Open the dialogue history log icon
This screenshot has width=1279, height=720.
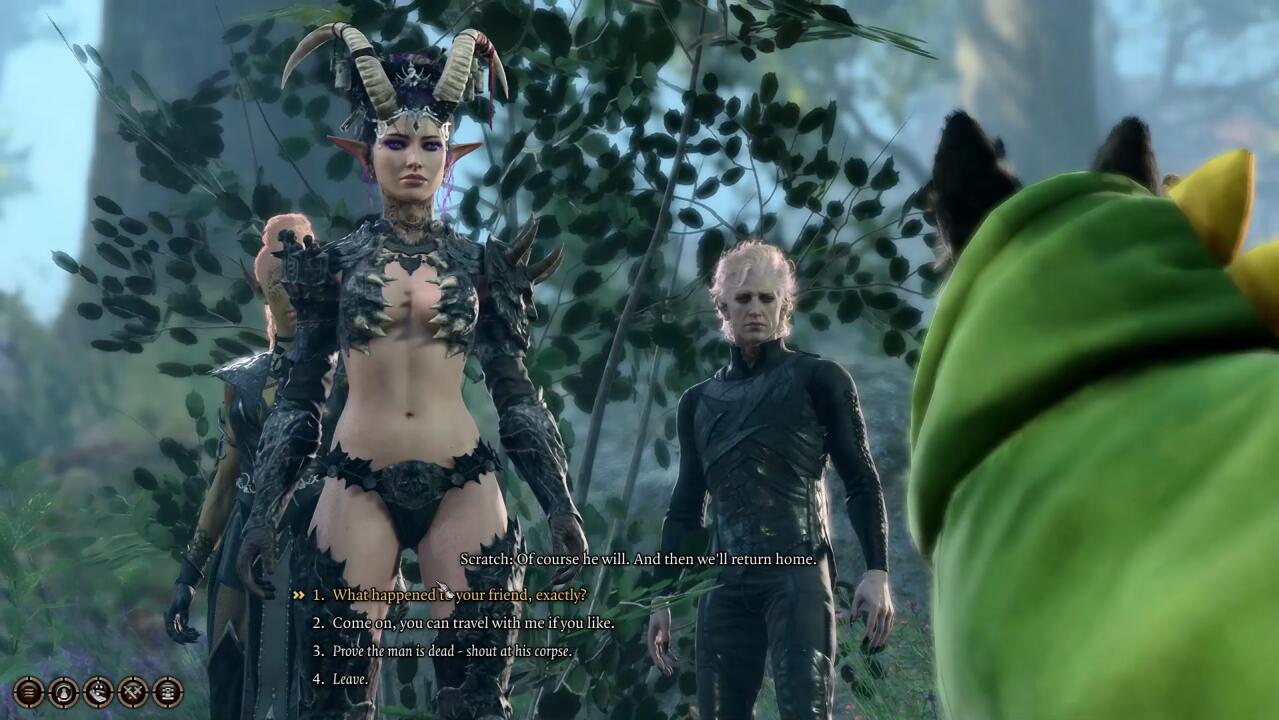[167, 691]
